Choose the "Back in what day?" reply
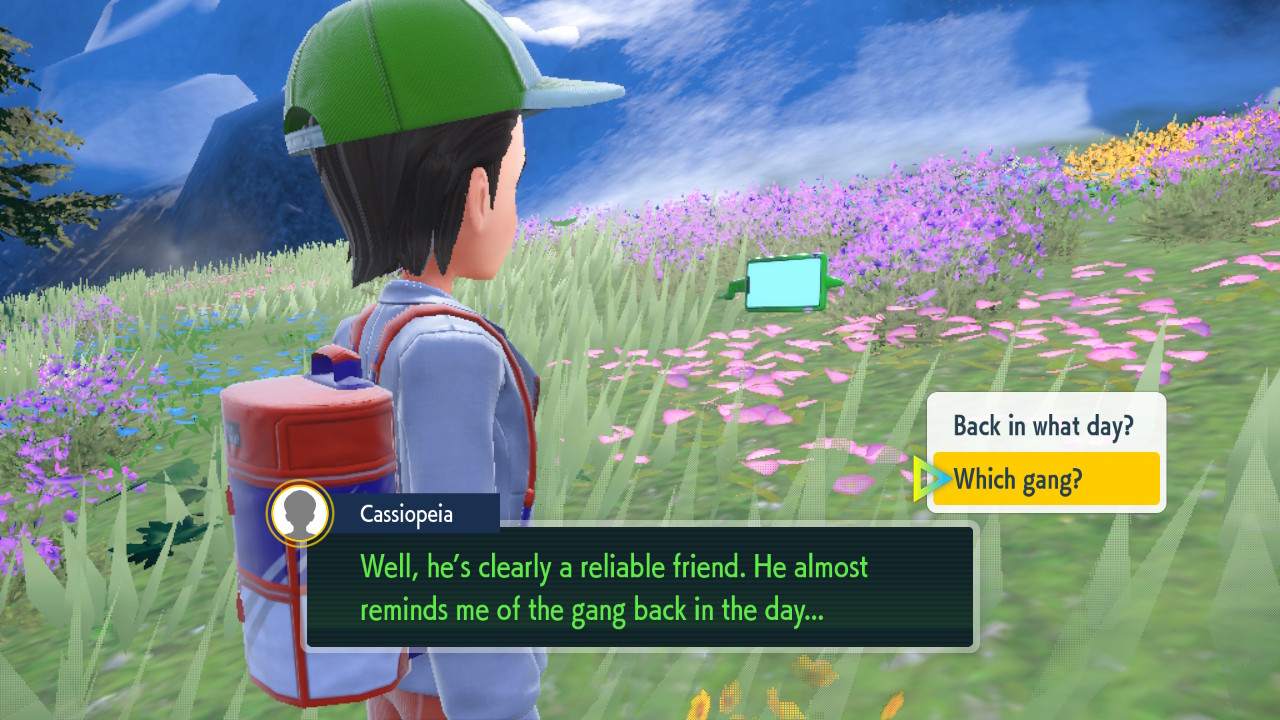 pos(1043,425)
